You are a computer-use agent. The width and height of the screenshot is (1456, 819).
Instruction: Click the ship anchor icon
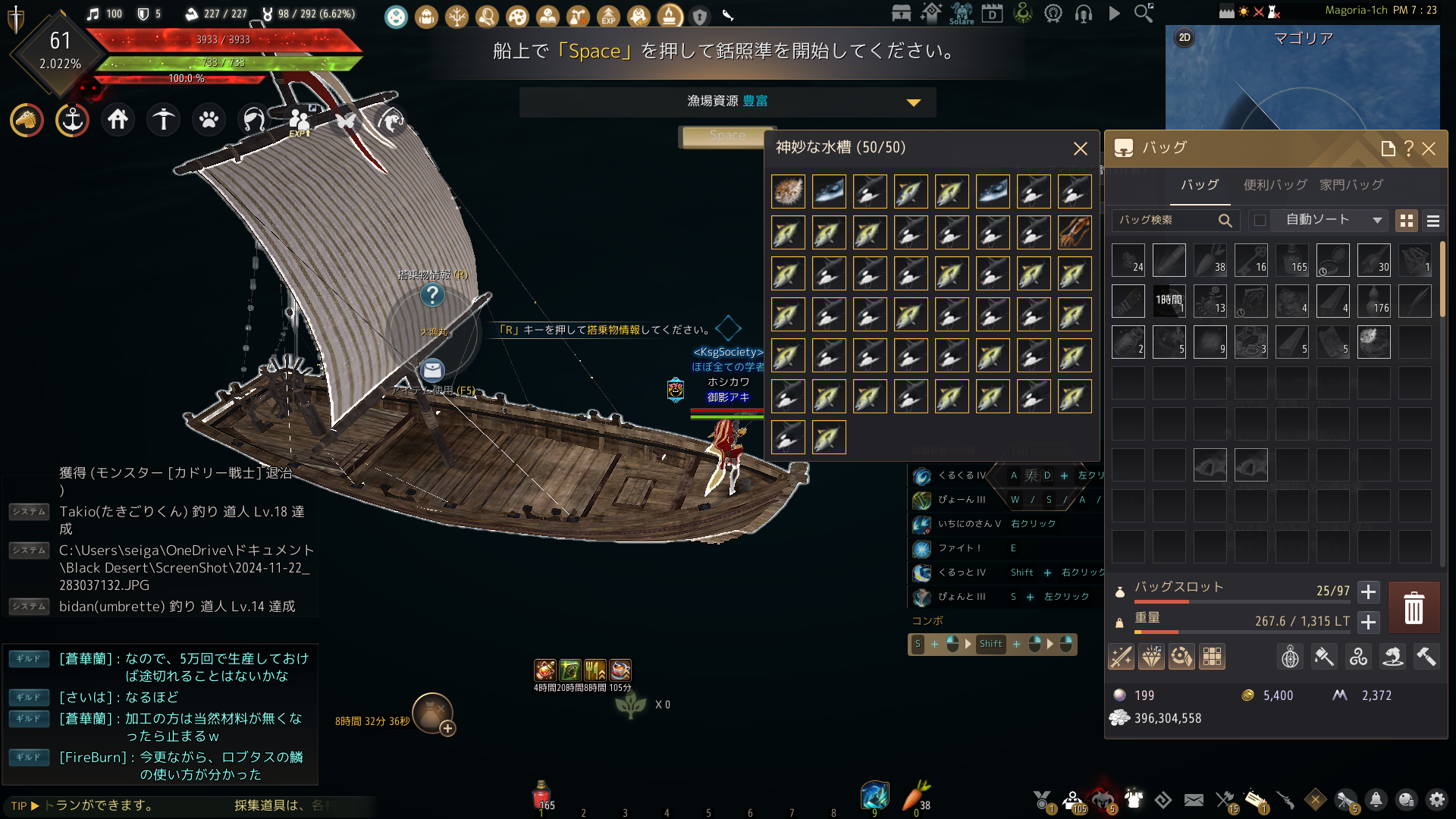point(72,120)
